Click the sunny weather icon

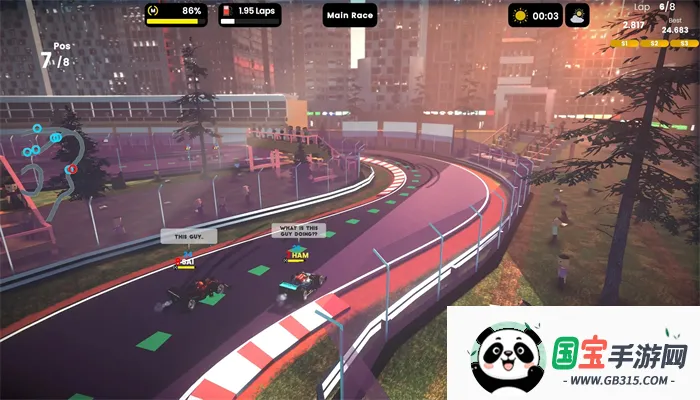point(520,15)
